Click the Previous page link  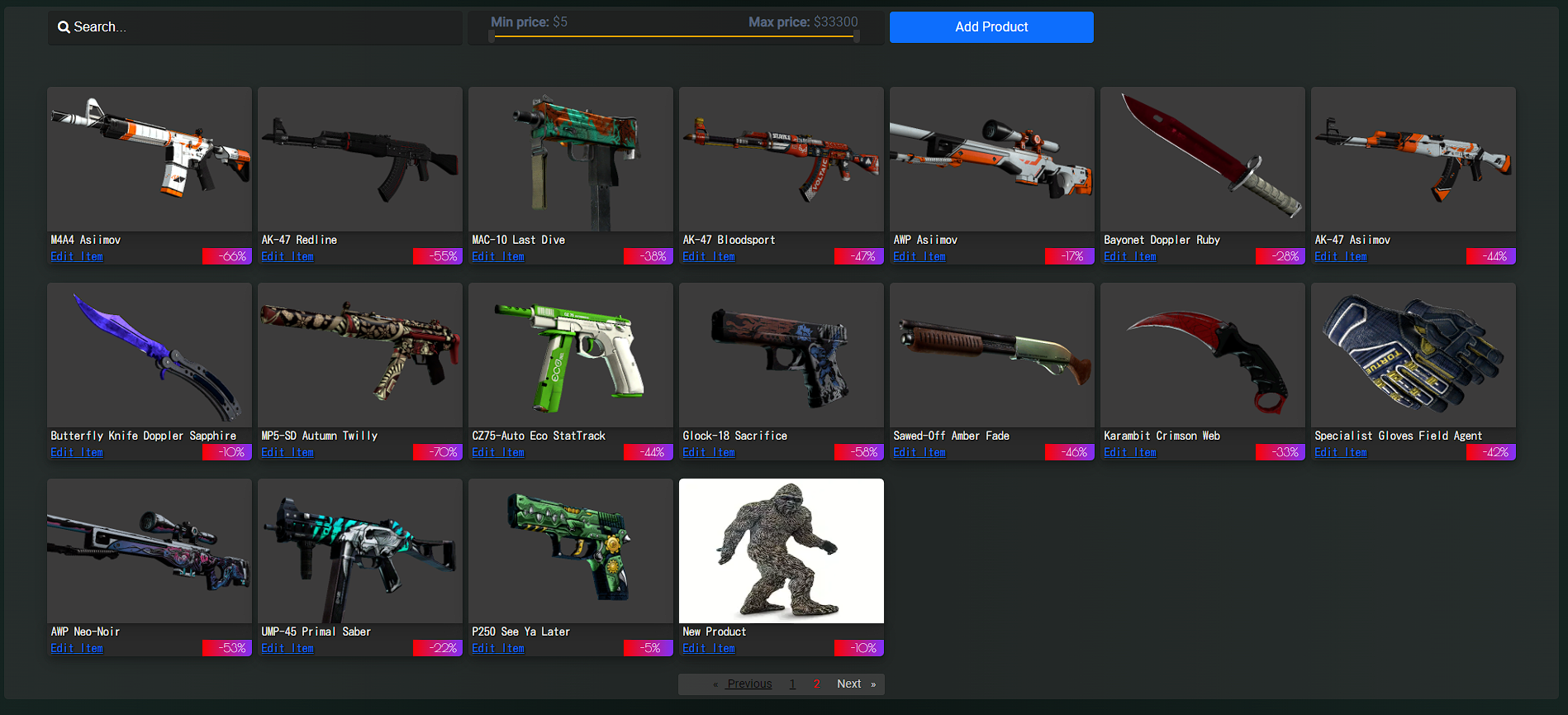click(748, 684)
